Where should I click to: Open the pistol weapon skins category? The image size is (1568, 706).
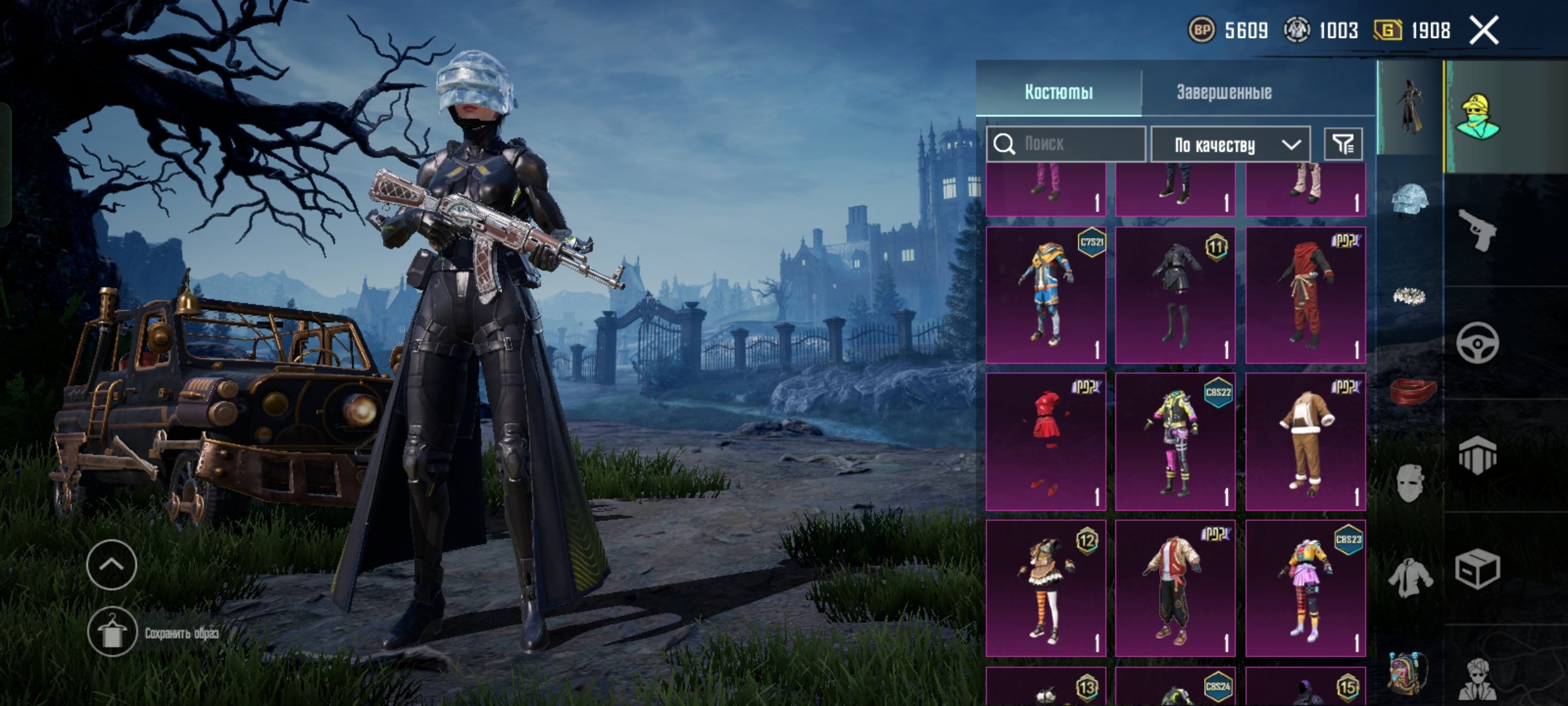coord(1478,229)
